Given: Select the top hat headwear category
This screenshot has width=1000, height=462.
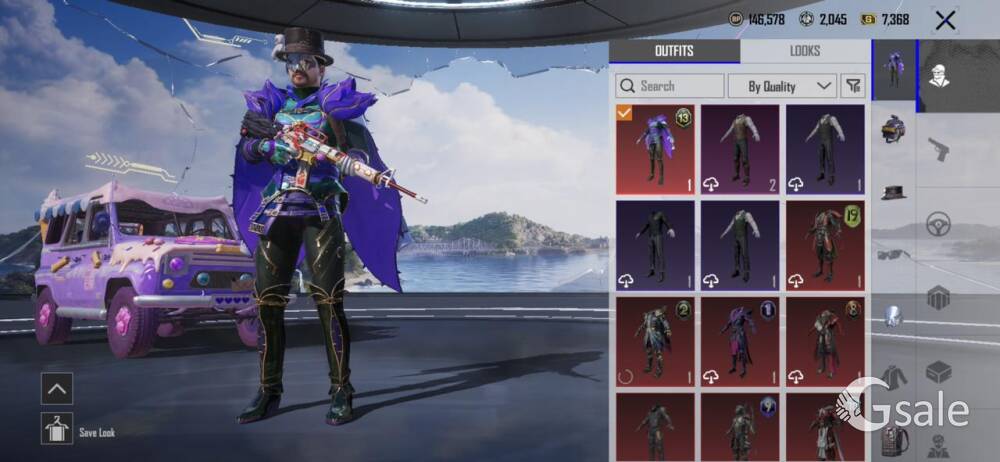Looking at the screenshot, I should [x=894, y=190].
